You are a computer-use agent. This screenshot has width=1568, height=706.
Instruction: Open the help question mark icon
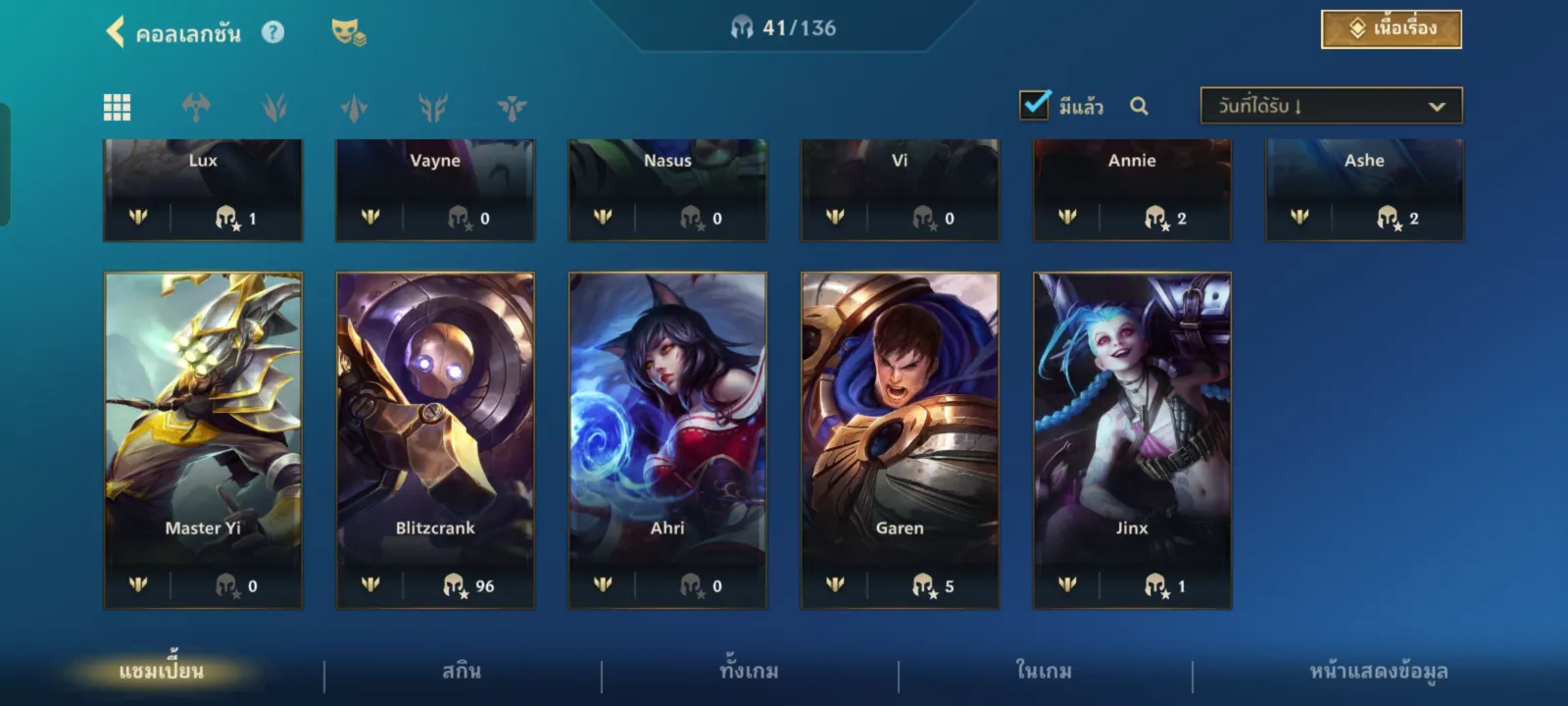click(x=272, y=32)
